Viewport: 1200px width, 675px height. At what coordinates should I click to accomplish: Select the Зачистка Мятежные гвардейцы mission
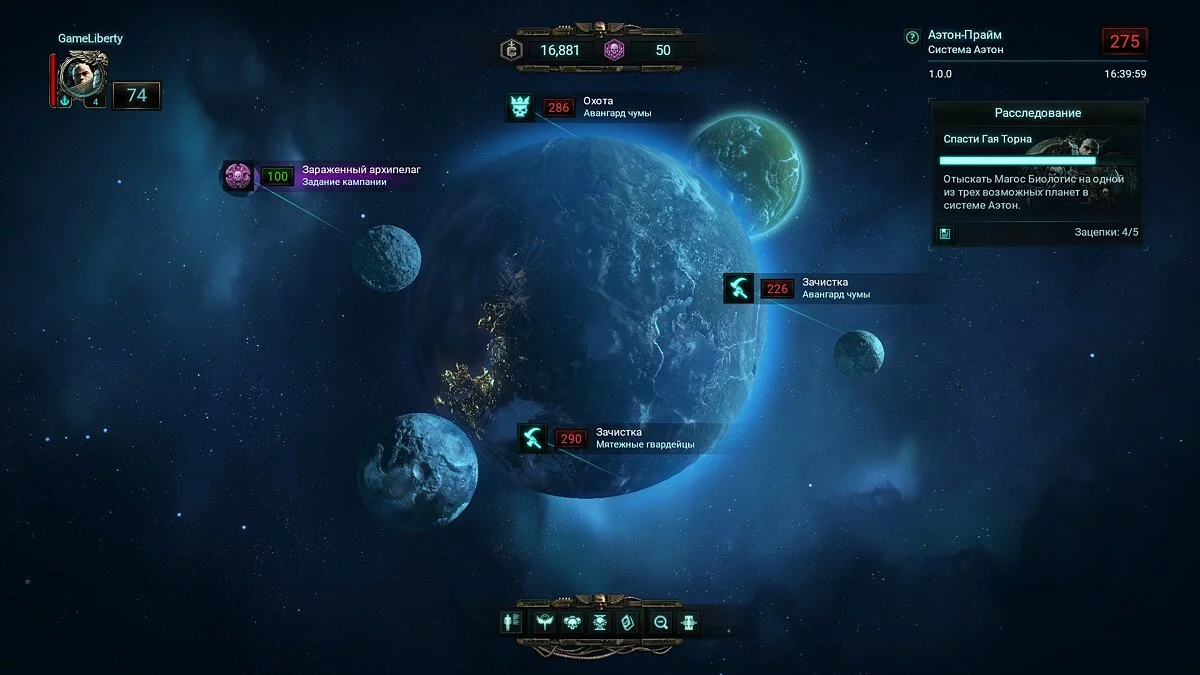tap(533, 438)
